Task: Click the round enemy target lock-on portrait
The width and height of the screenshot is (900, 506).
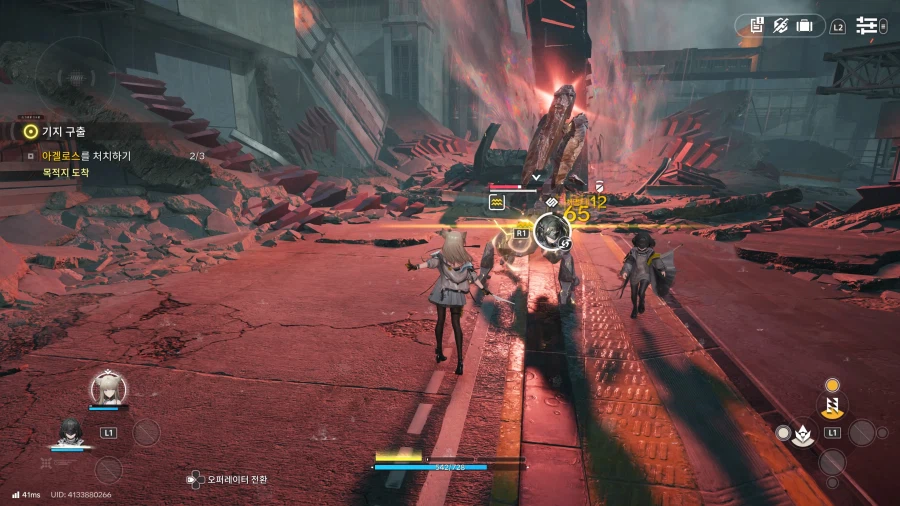Action: coord(549,231)
